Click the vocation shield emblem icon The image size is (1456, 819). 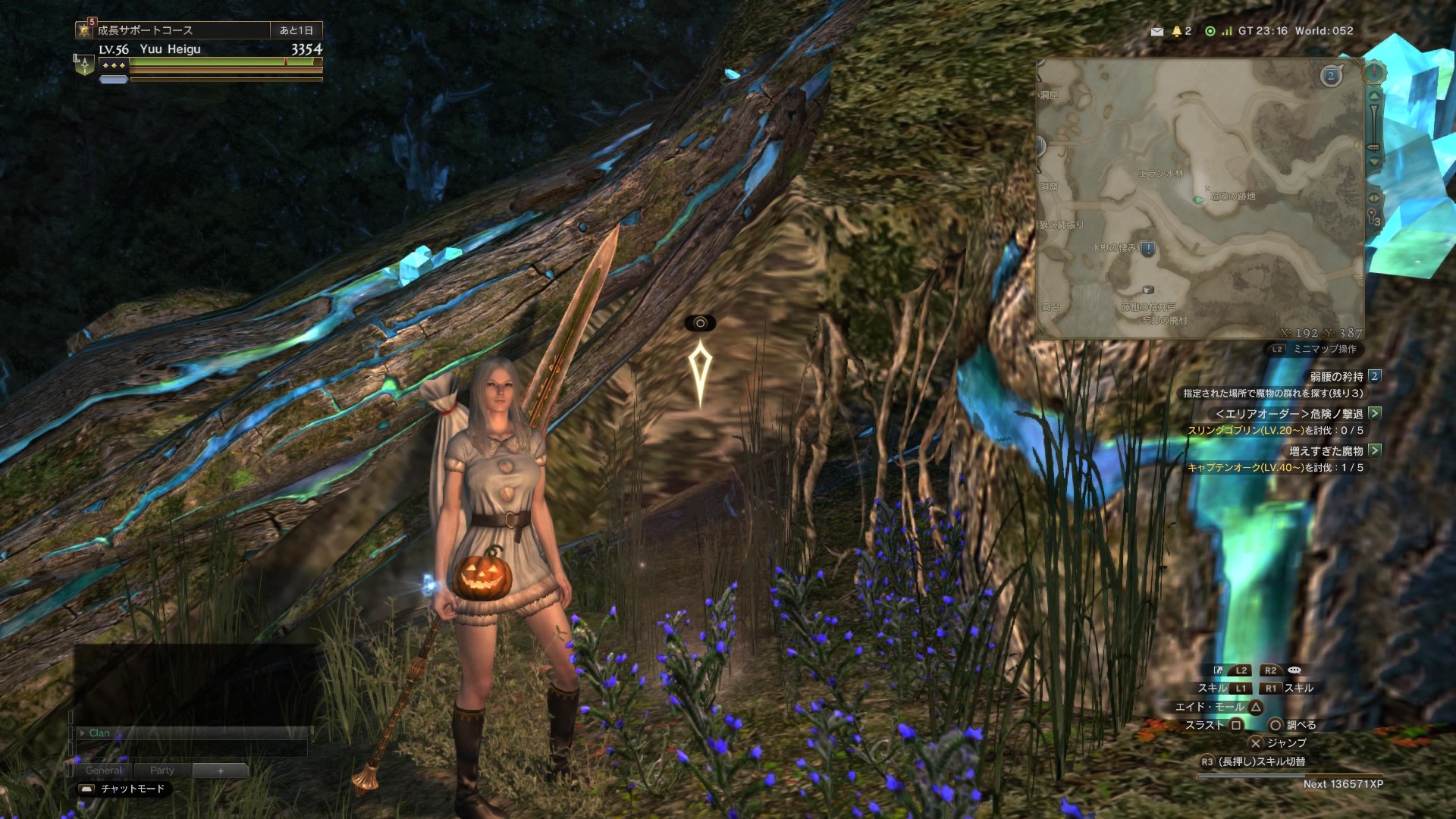point(84,66)
